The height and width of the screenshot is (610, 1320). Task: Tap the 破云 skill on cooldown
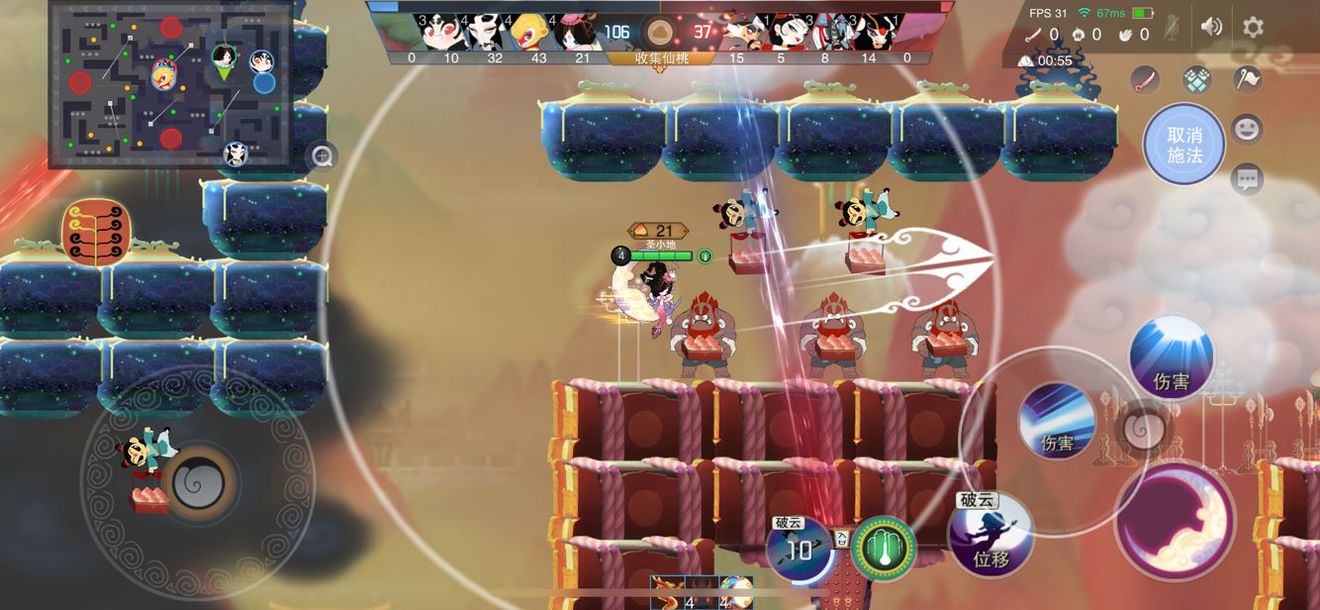(x=799, y=548)
